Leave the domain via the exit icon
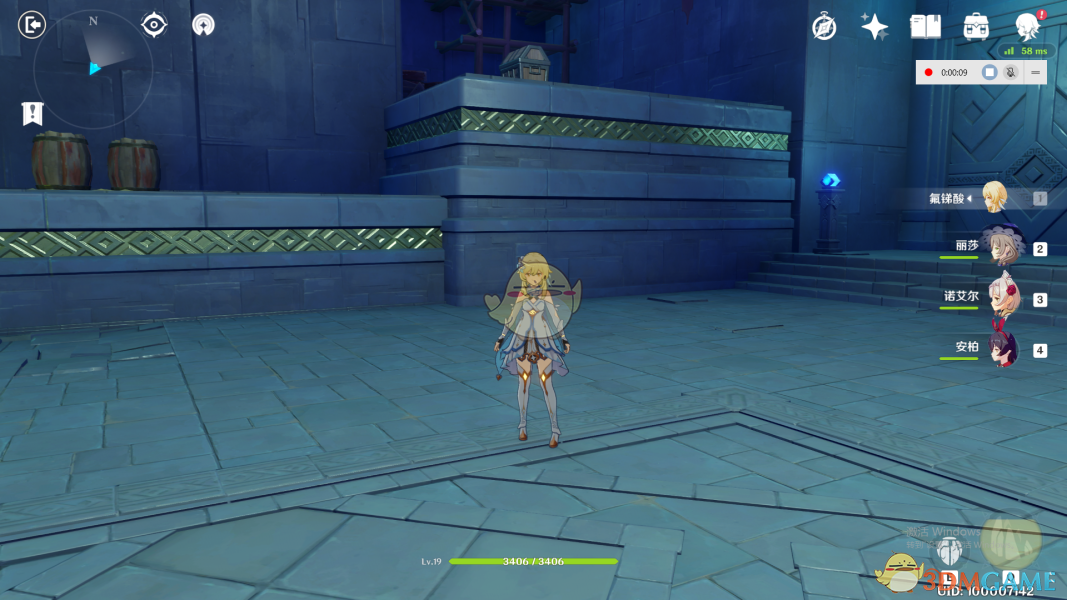Image resolution: width=1067 pixels, height=600 pixels. (x=32, y=24)
